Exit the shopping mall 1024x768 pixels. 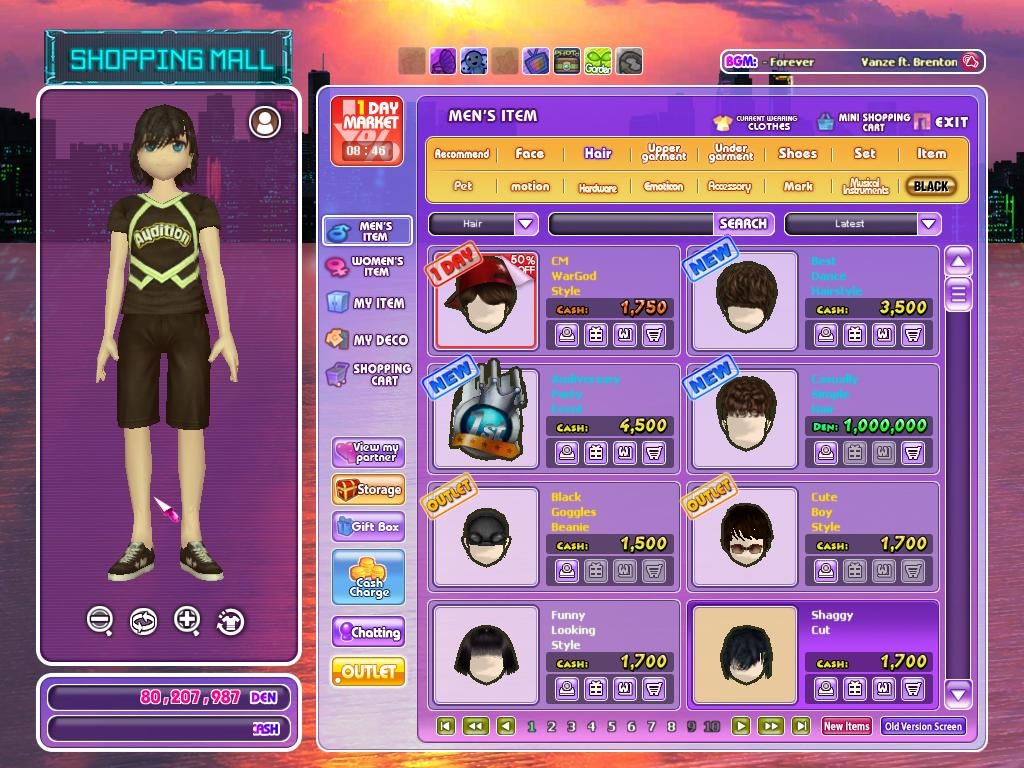[941, 122]
